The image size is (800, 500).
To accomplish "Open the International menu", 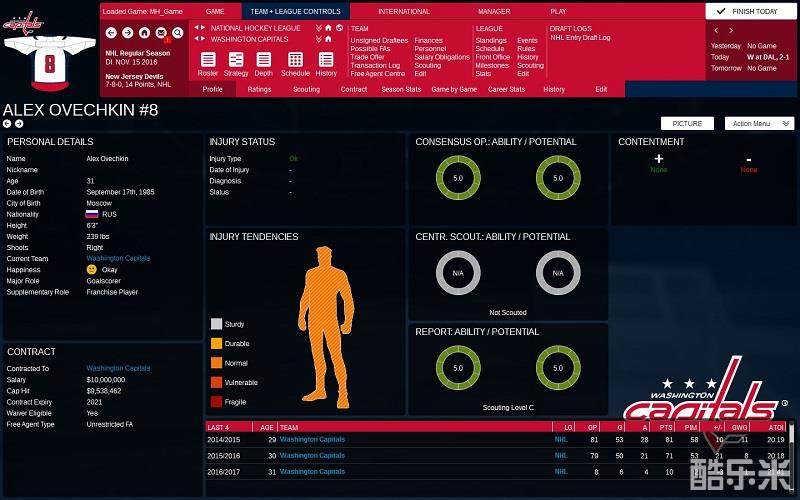I will click(x=404, y=12).
